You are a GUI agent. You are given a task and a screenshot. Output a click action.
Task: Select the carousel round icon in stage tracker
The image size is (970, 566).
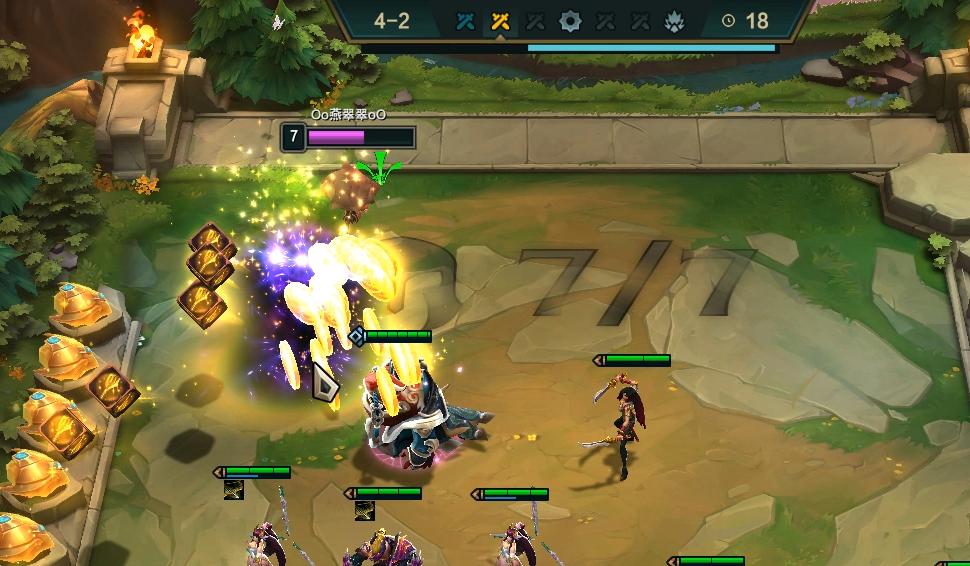point(570,21)
